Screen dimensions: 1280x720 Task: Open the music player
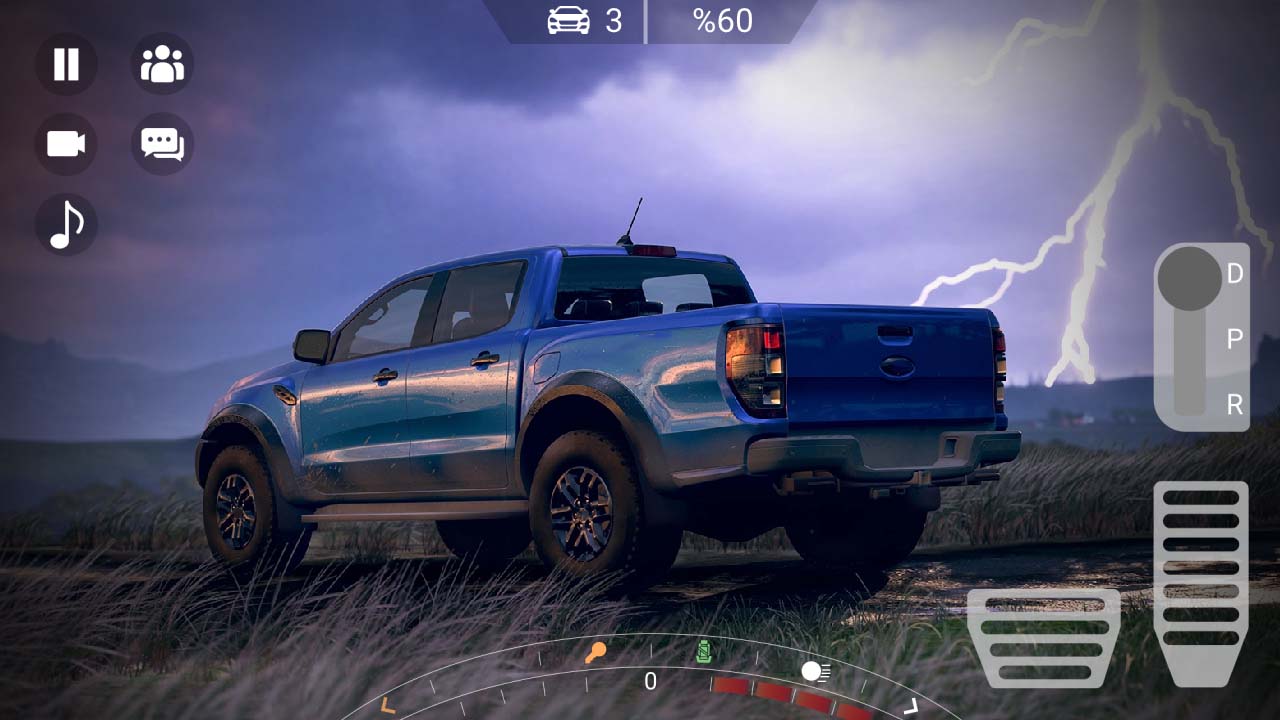pyautogui.click(x=65, y=223)
